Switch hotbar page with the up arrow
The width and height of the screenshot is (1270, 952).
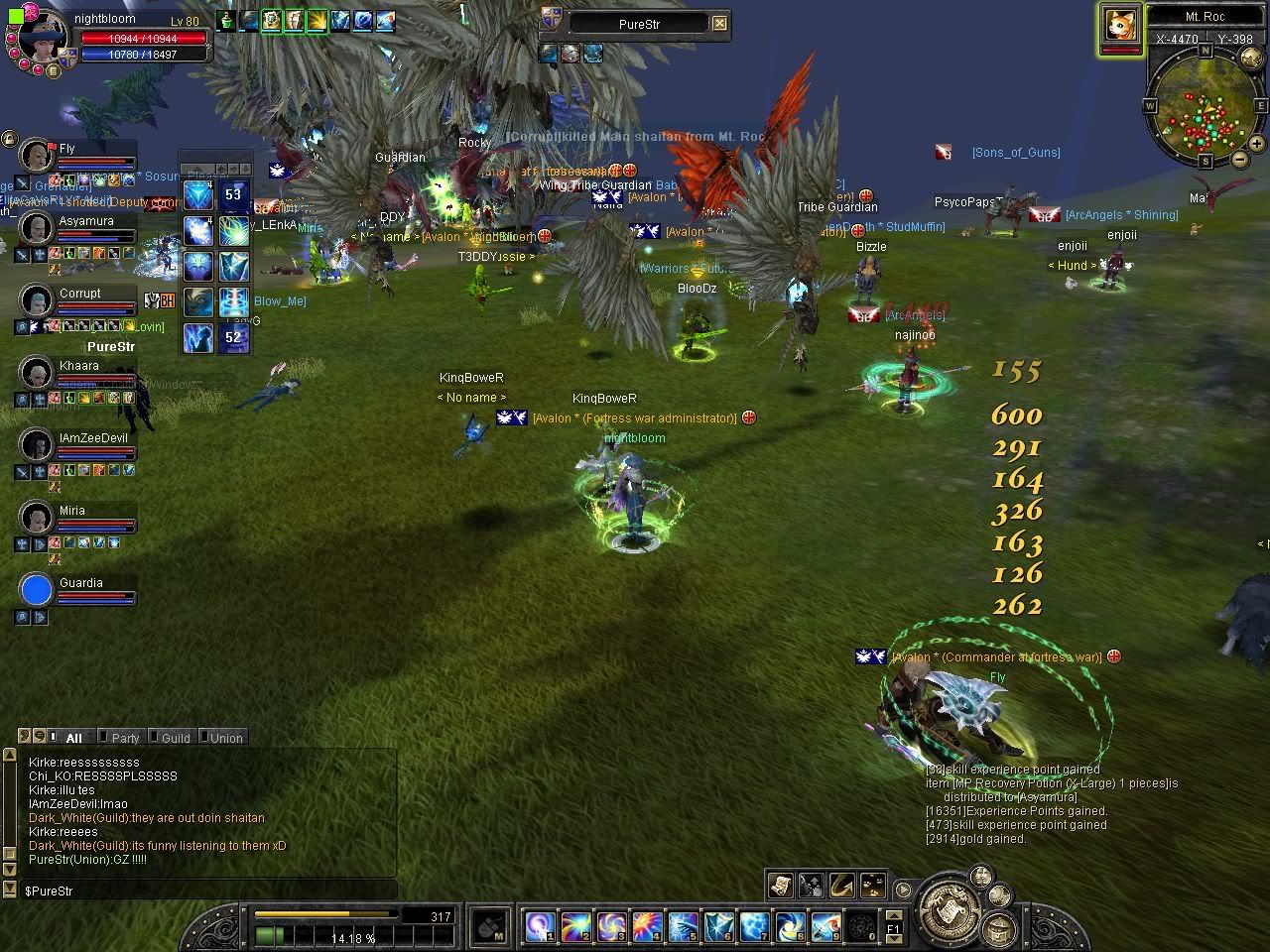tap(892, 916)
